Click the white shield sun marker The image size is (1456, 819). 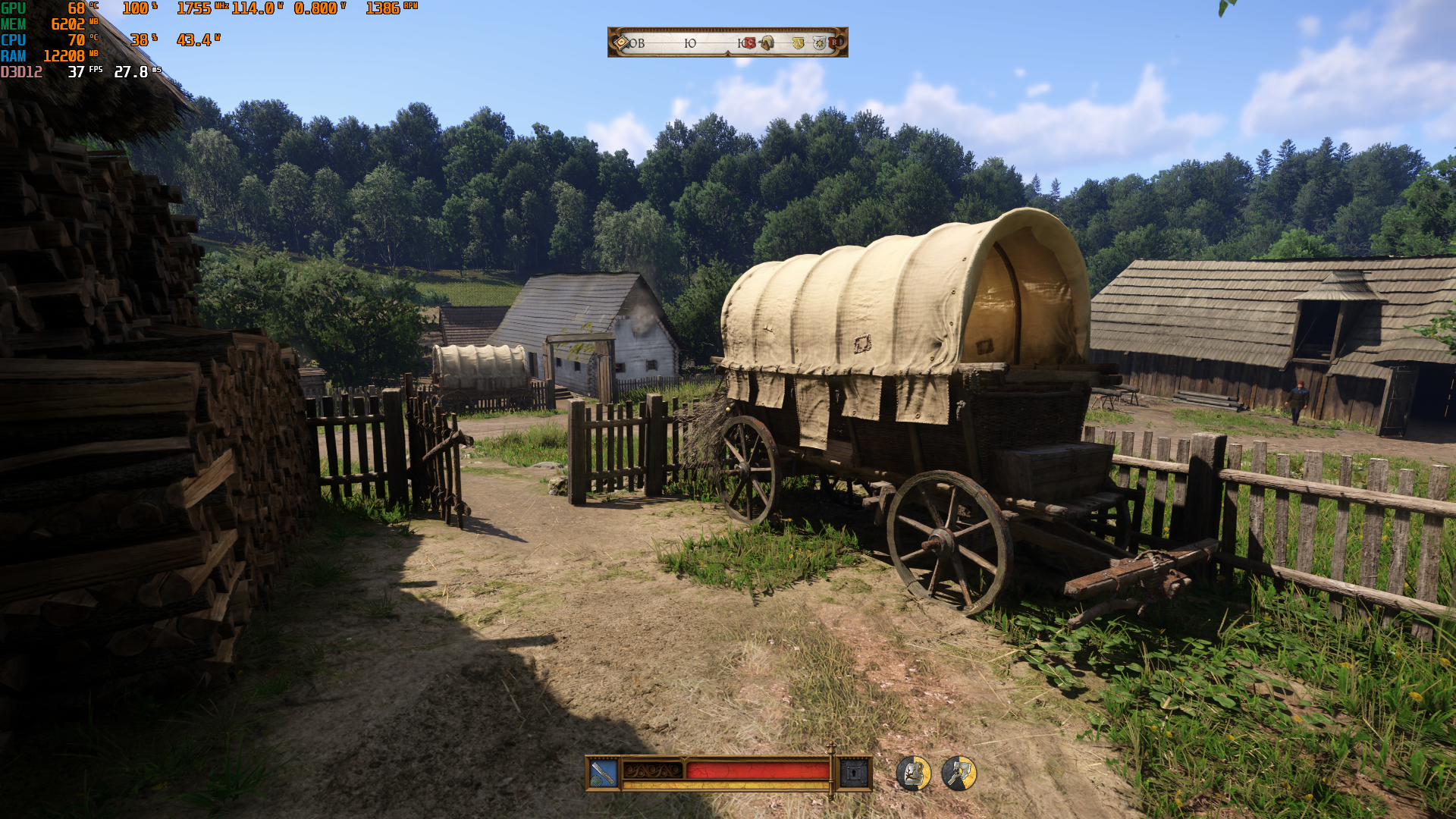coord(819,43)
